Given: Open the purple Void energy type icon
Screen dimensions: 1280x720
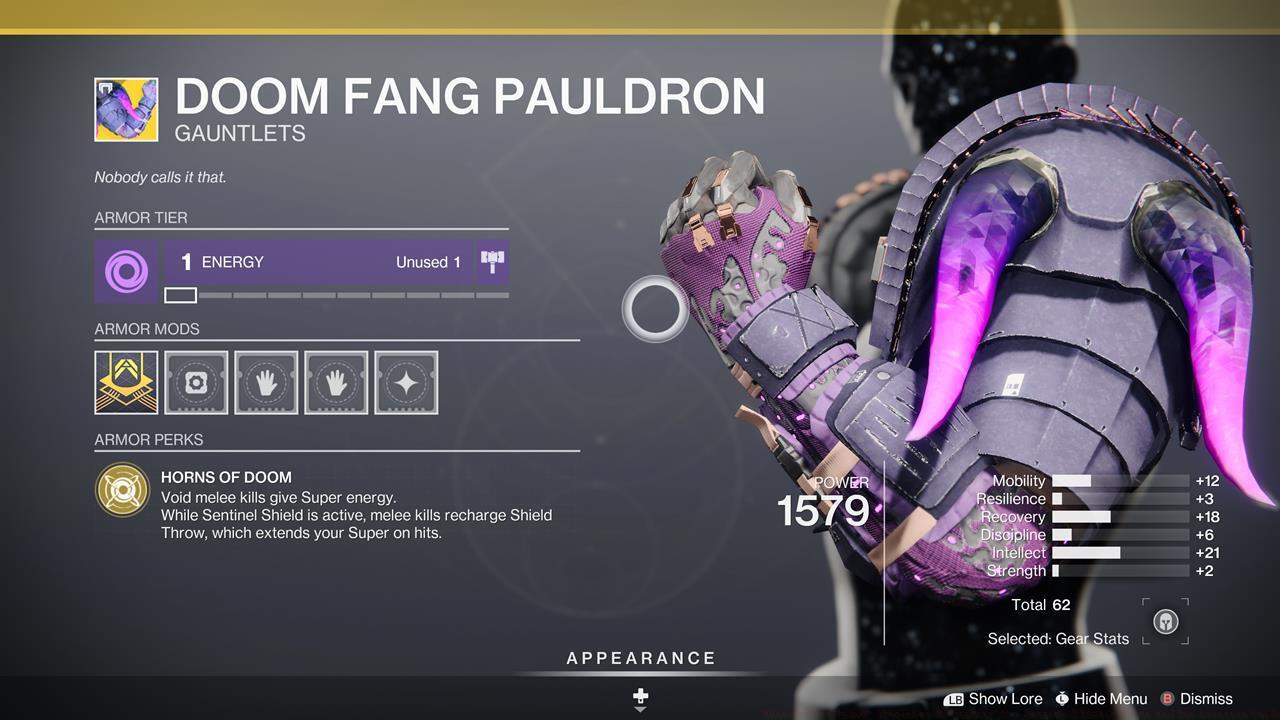Looking at the screenshot, I should point(126,271).
